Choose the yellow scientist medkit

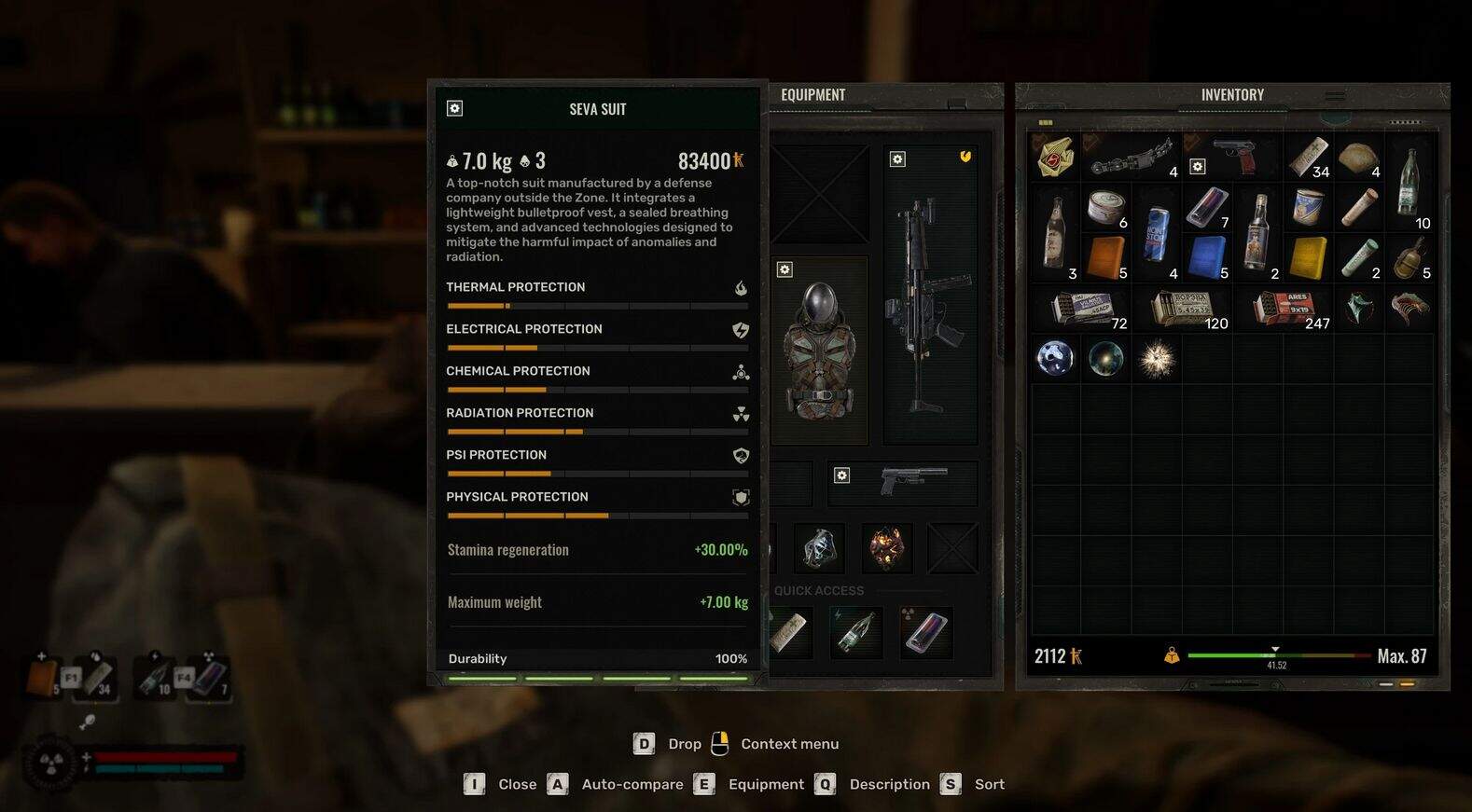(1308, 257)
